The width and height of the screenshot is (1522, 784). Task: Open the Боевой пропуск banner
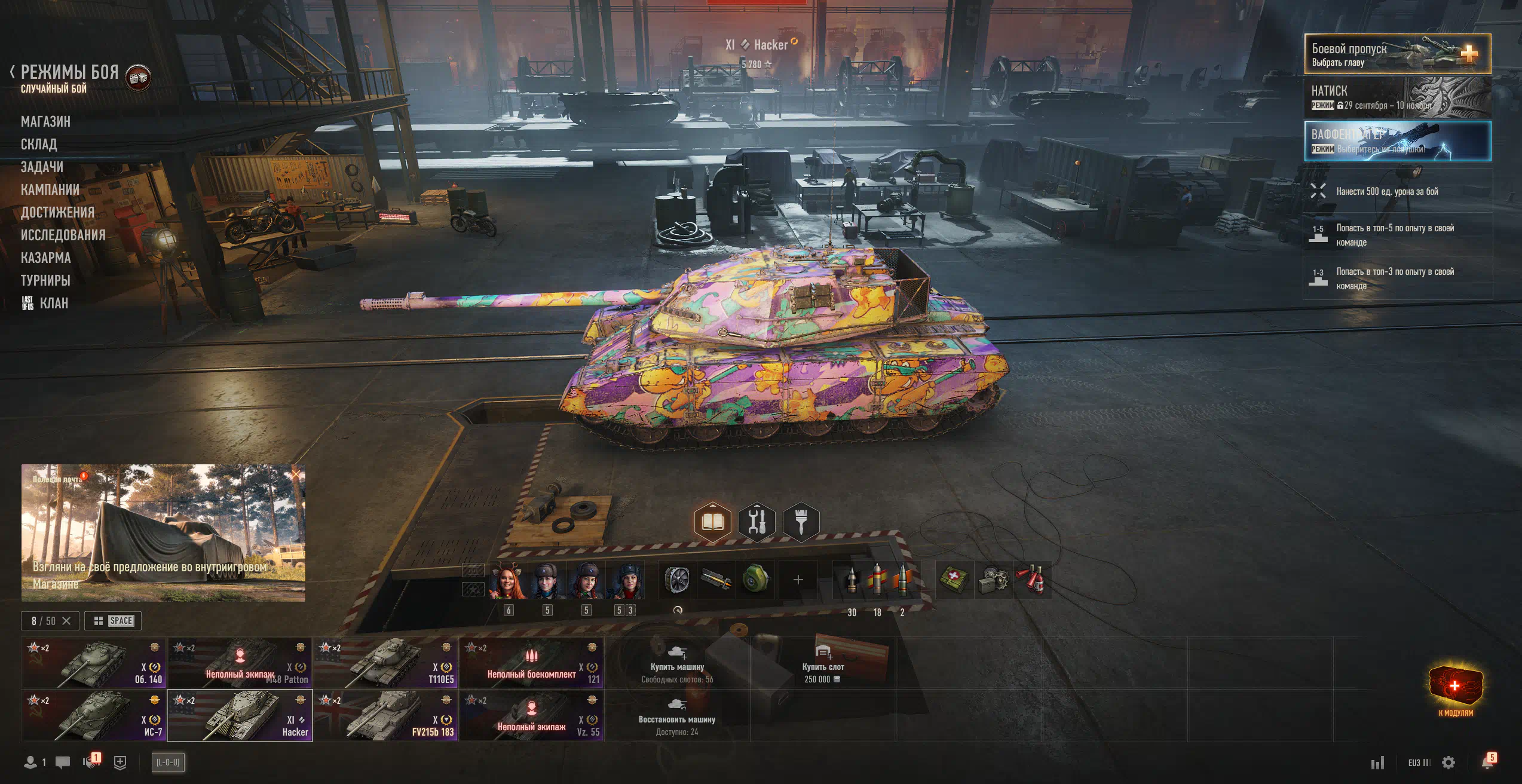(1397, 54)
